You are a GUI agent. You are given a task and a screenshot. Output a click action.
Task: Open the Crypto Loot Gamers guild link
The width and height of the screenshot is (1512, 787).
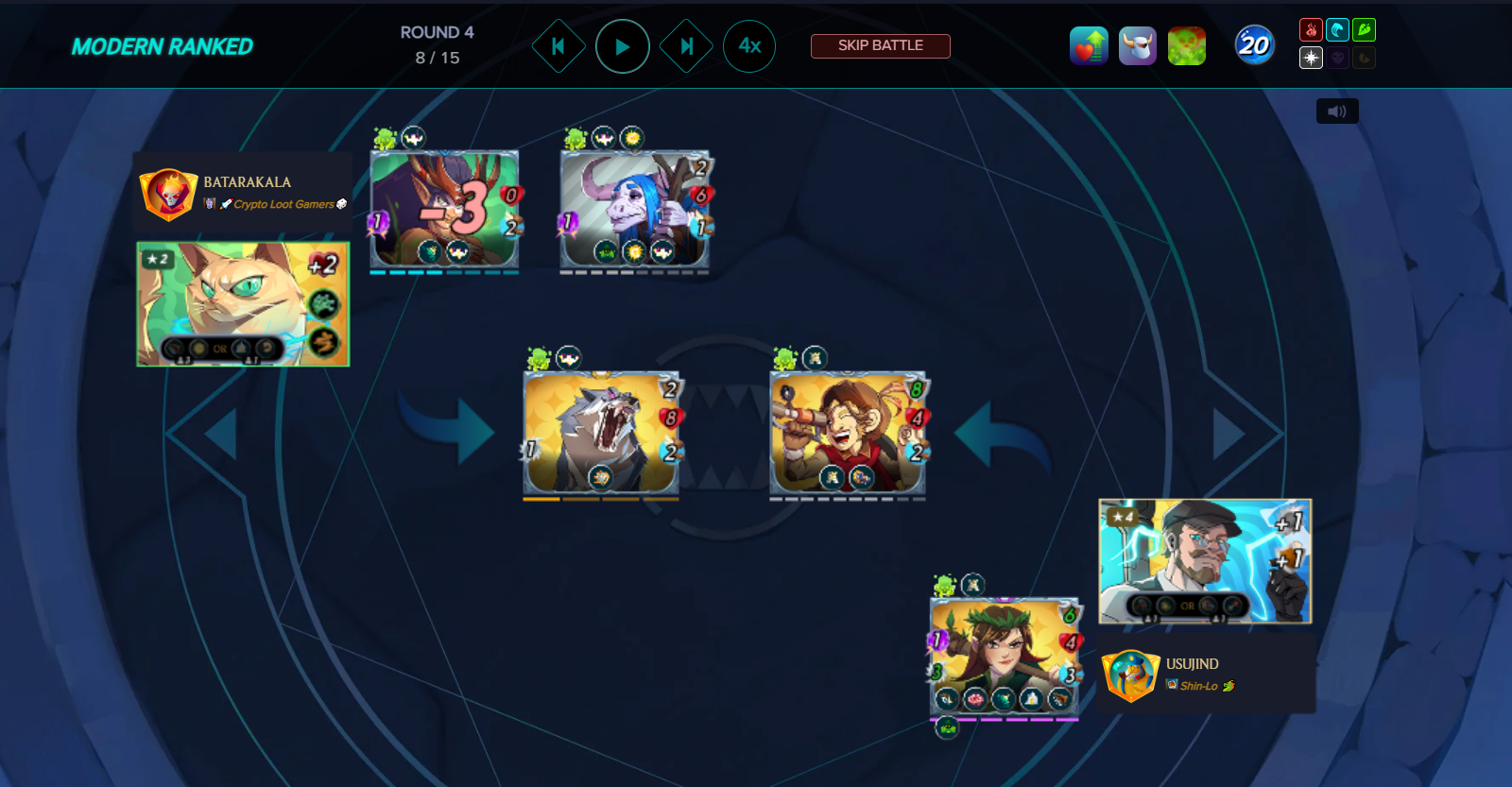(283, 204)
